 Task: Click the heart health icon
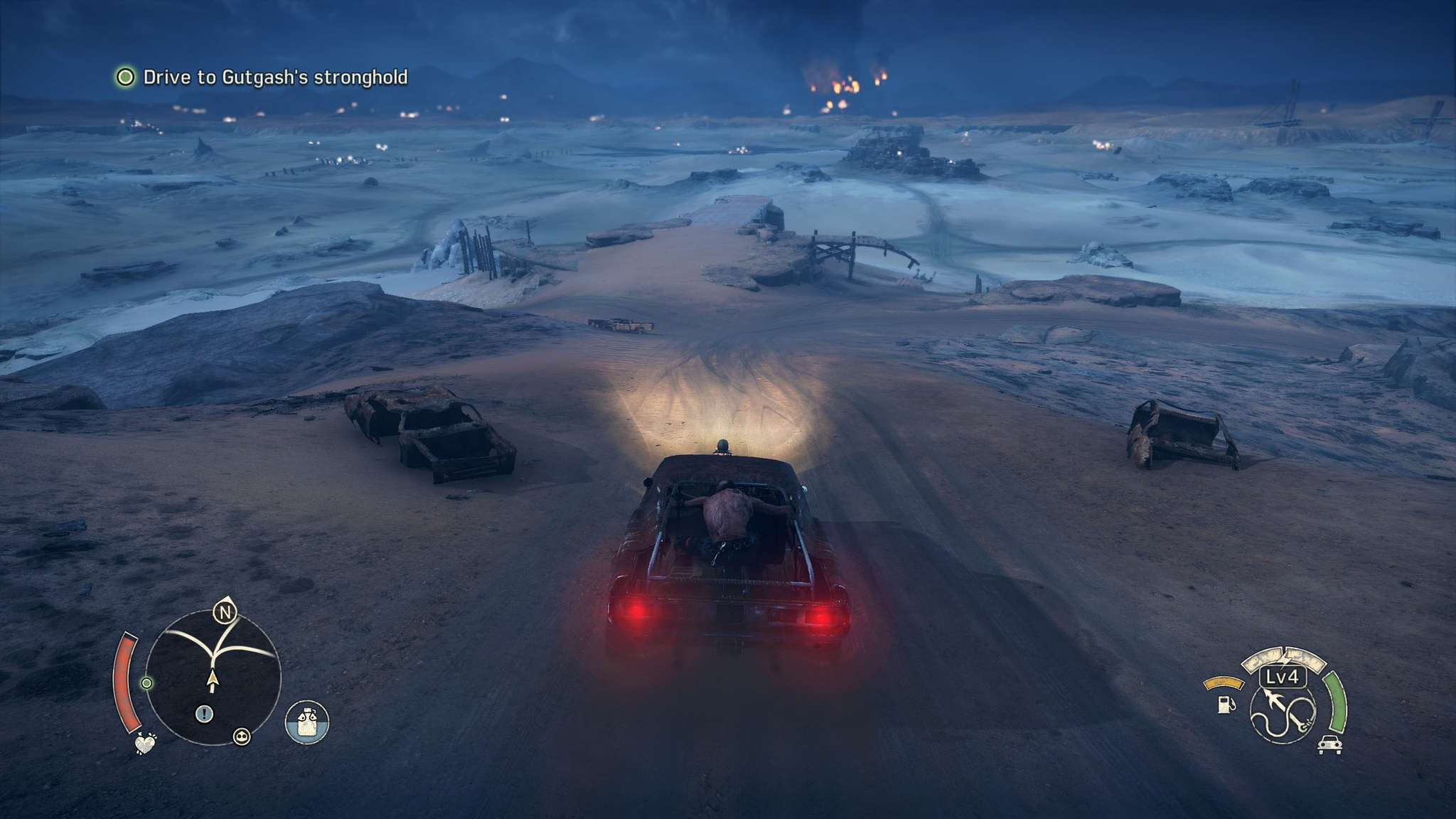tap(145, 744)
